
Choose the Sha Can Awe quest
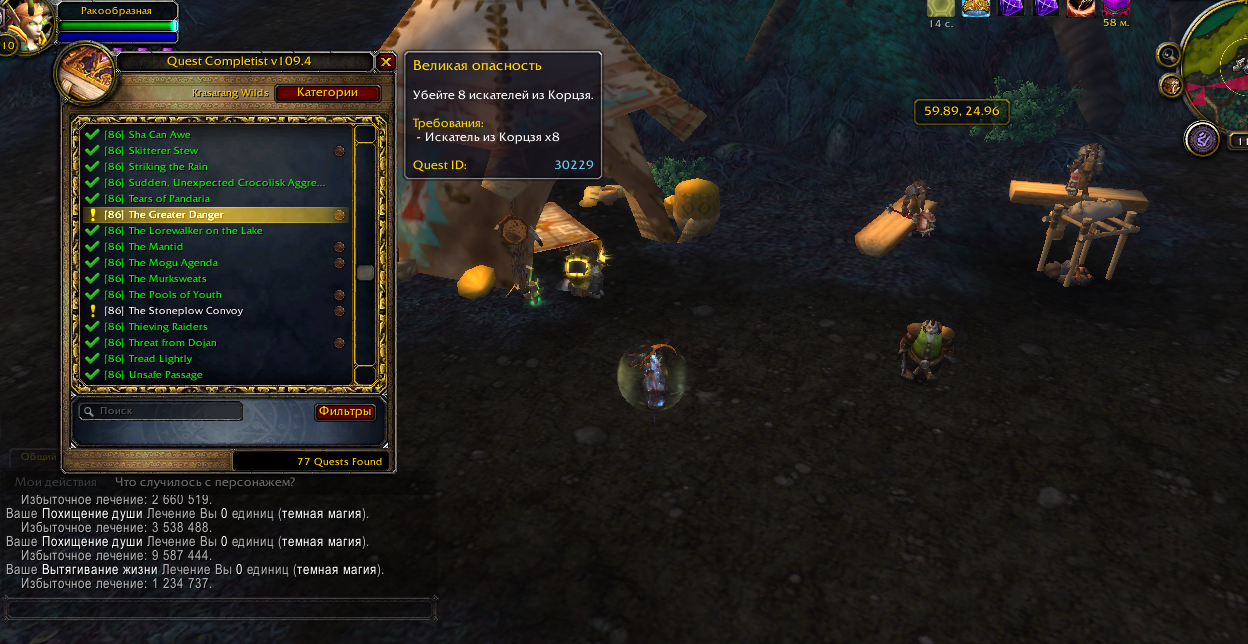[x=159, y=135]
